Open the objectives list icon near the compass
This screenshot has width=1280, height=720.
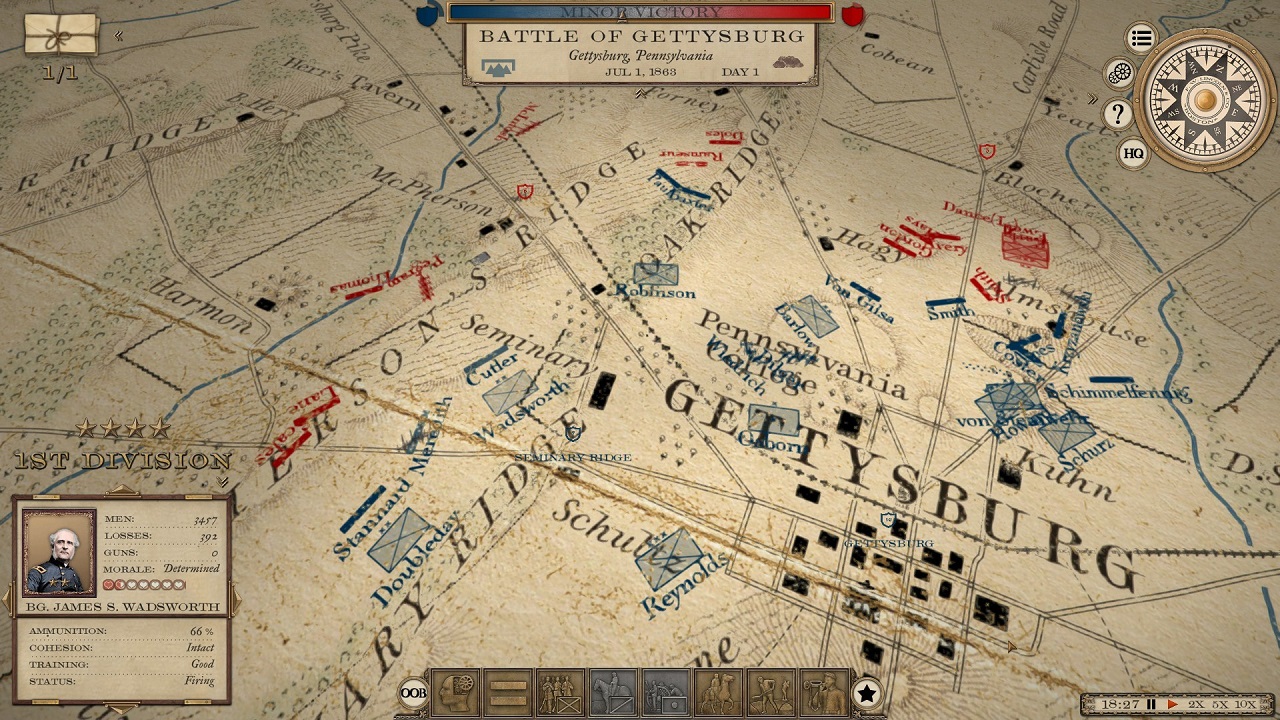pyautogui.click(x=1140, y=37)
